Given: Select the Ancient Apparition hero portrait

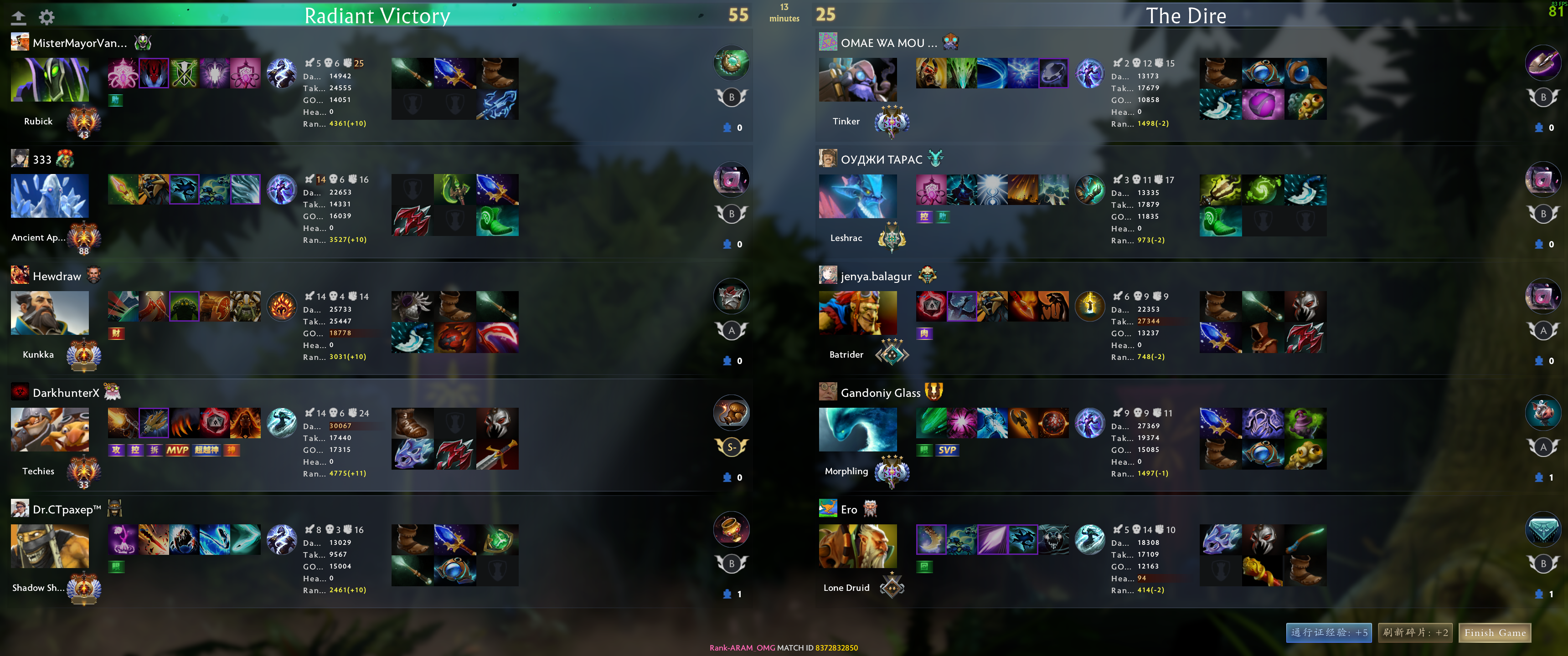Looking at the screenshot, I should (50, 196).
